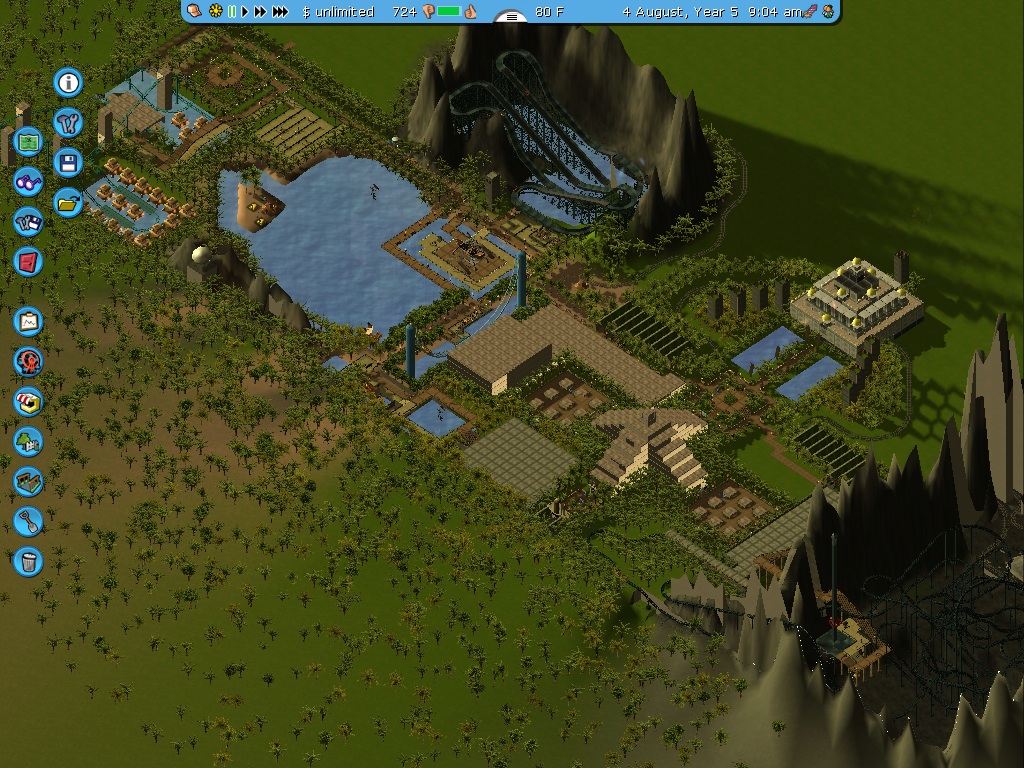
Task: Load a park with the folder icon
Action: pyautogui.click(x=68, y=202)
